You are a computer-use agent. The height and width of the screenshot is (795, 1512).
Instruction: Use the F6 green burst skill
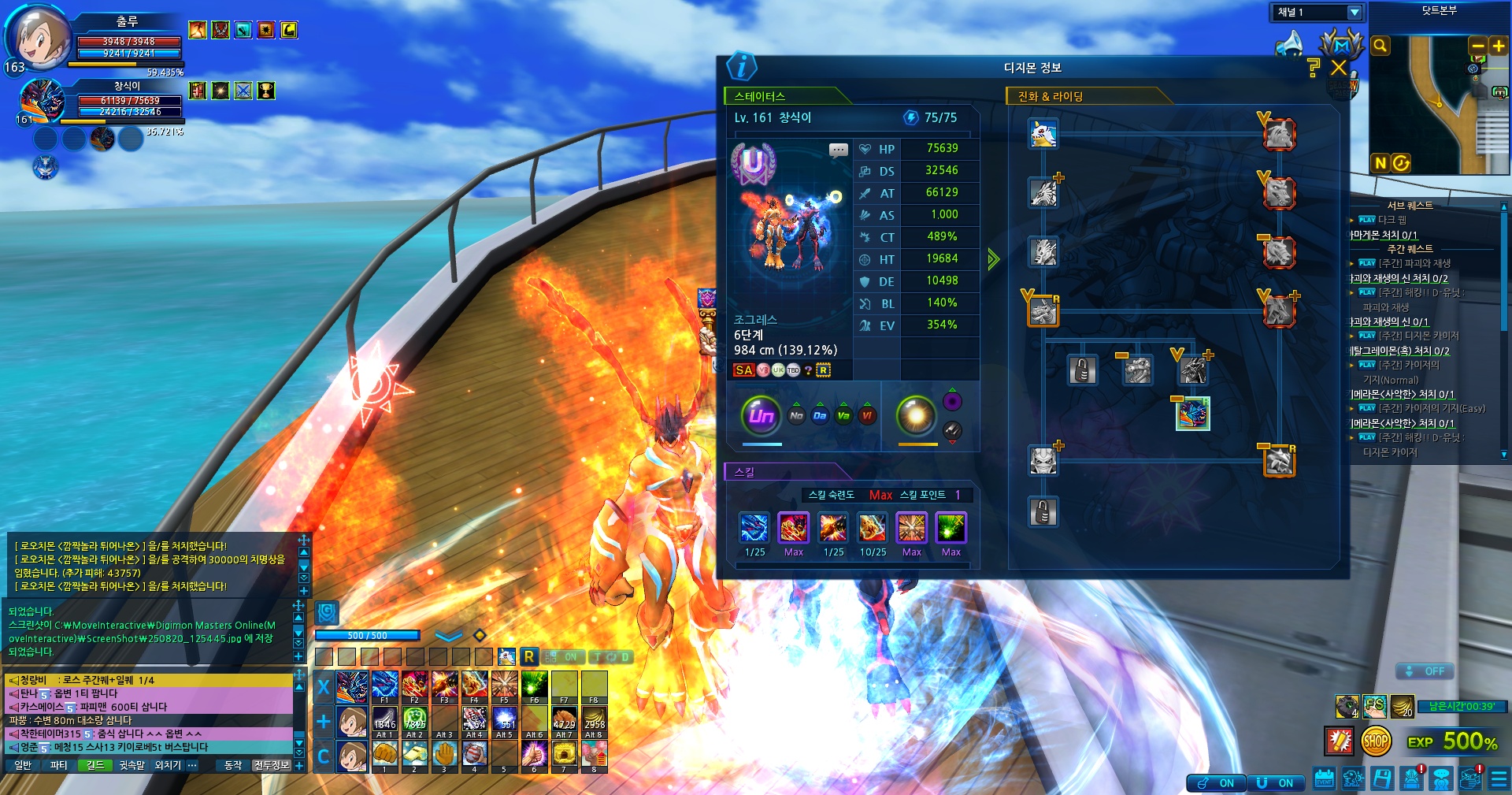(534, 685)
